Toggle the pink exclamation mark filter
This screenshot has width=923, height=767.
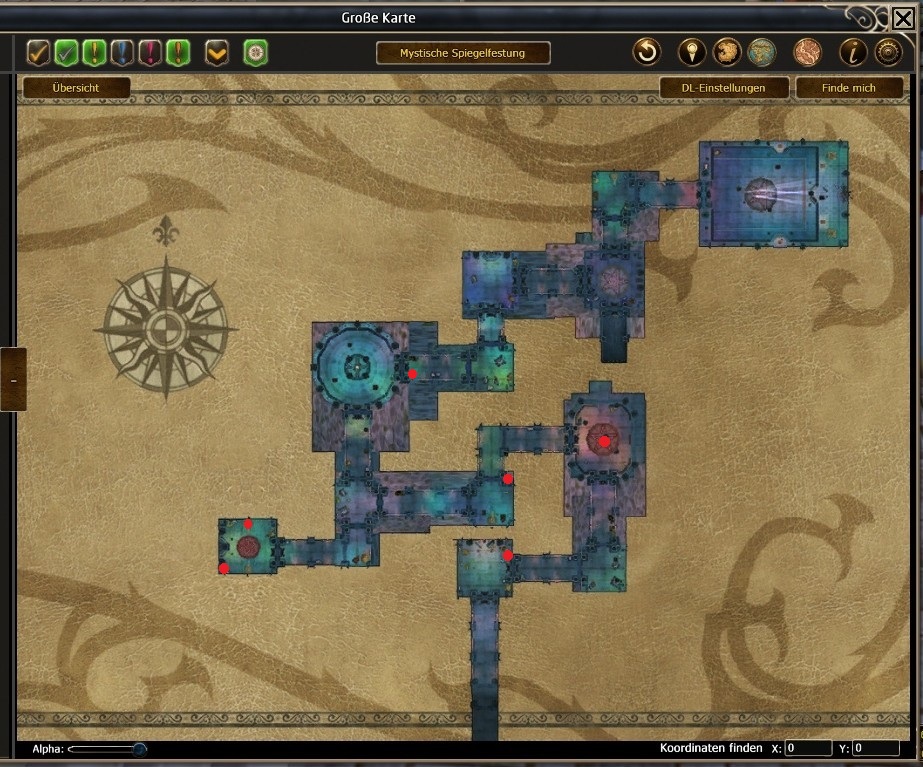(x=151, y=52)
